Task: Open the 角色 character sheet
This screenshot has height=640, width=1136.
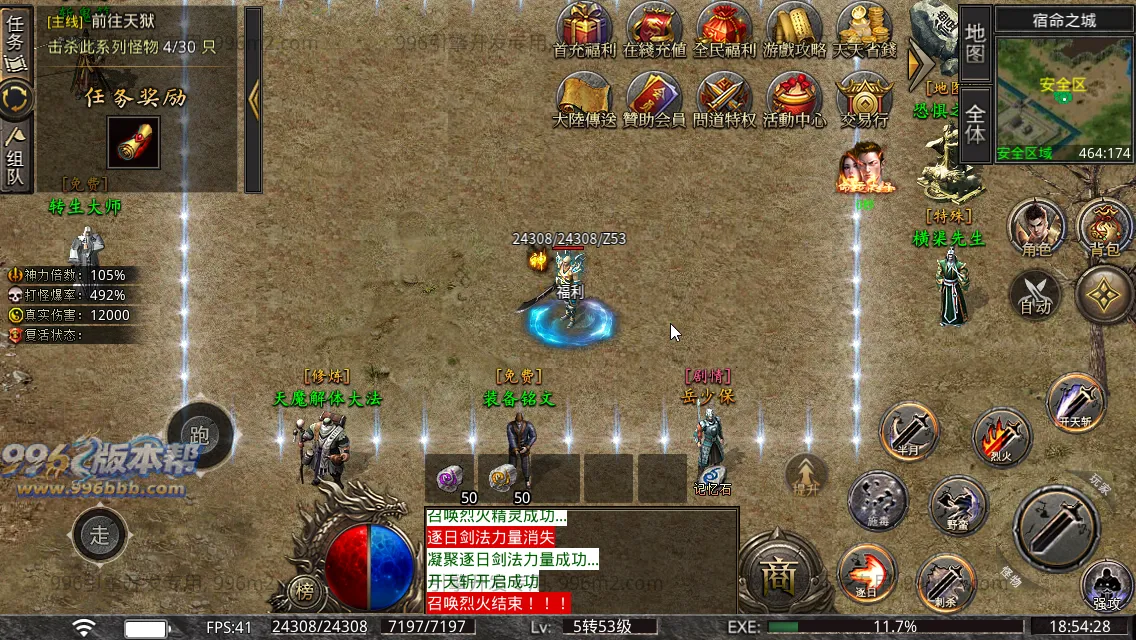Action: pos(1037,226)
